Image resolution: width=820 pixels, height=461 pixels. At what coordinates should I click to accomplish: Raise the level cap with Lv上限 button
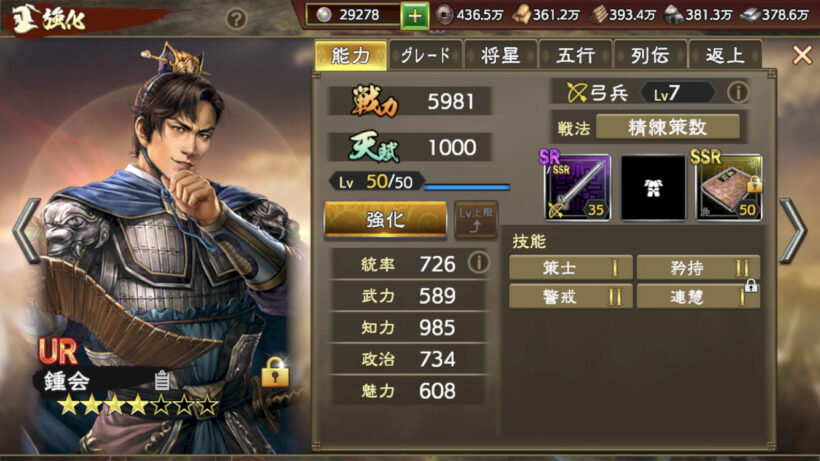tap(476, 220)
